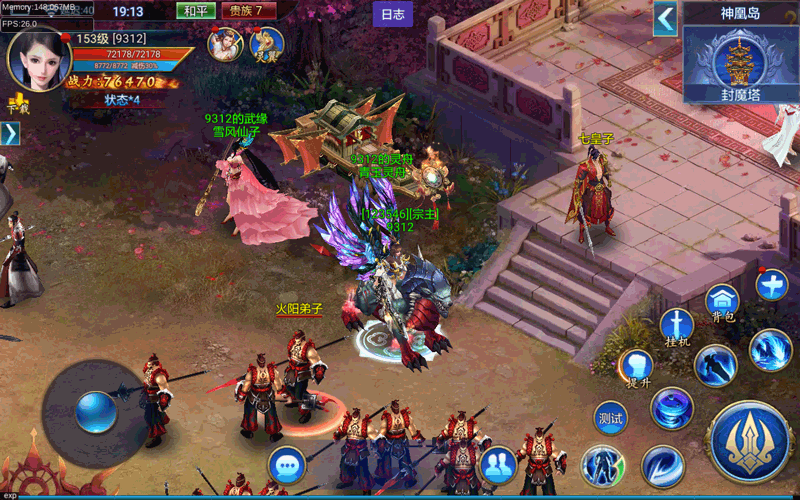
Task: Open the friends social button
Action: coord(497,464)
